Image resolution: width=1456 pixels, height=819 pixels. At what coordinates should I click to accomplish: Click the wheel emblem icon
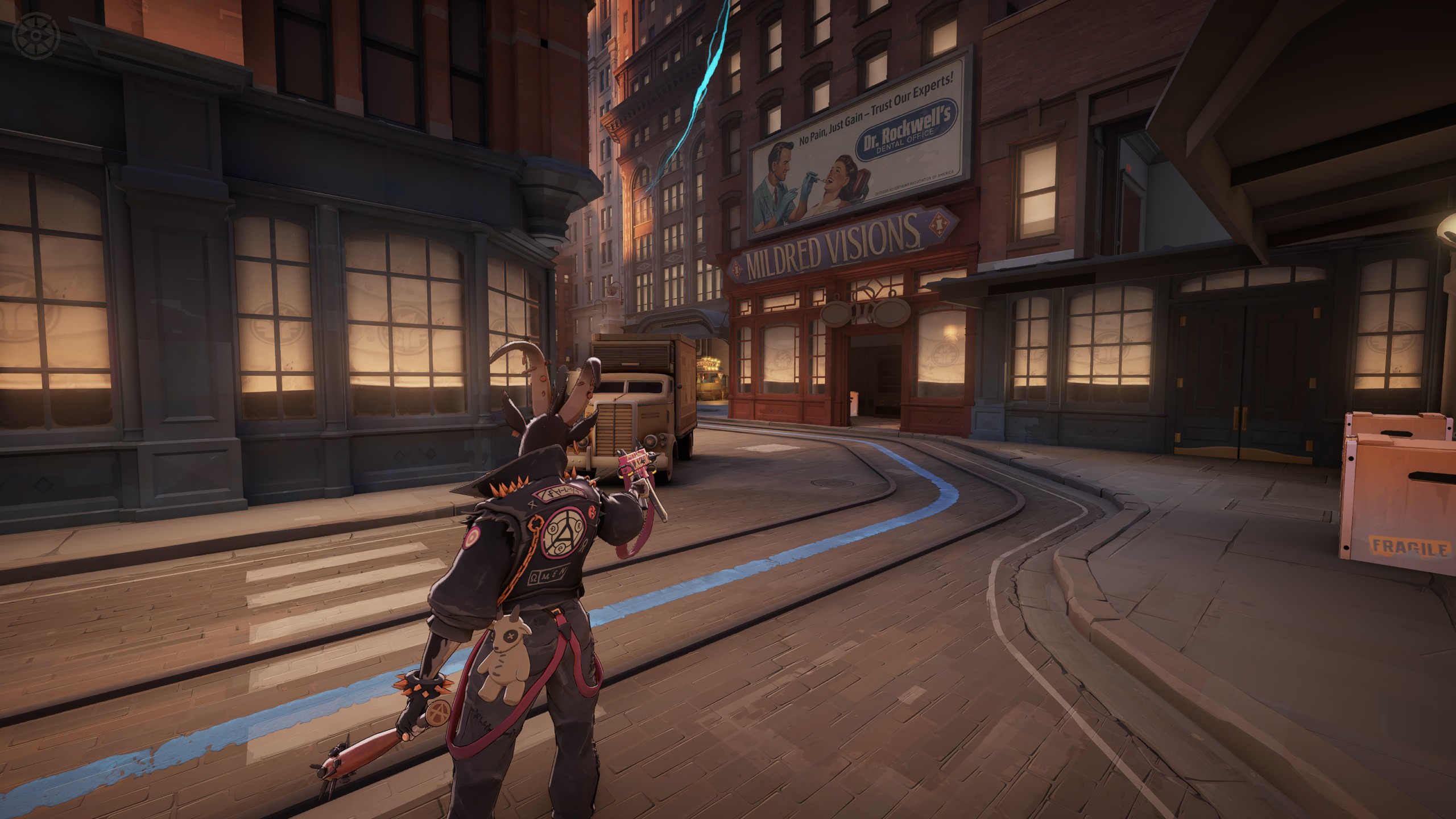pyautogui.click(x=36, y=36)
